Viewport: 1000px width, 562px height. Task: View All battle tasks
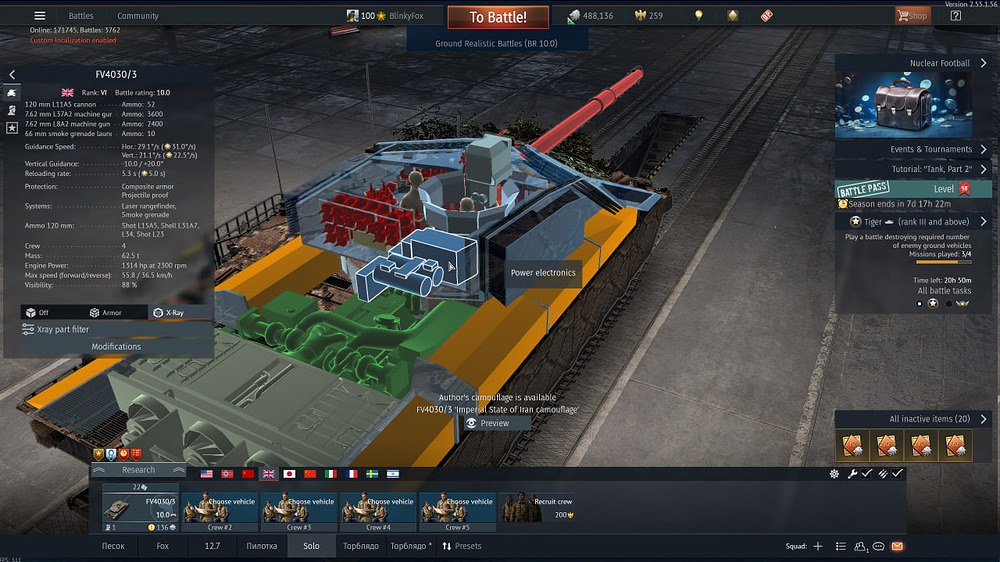point(944,291)
